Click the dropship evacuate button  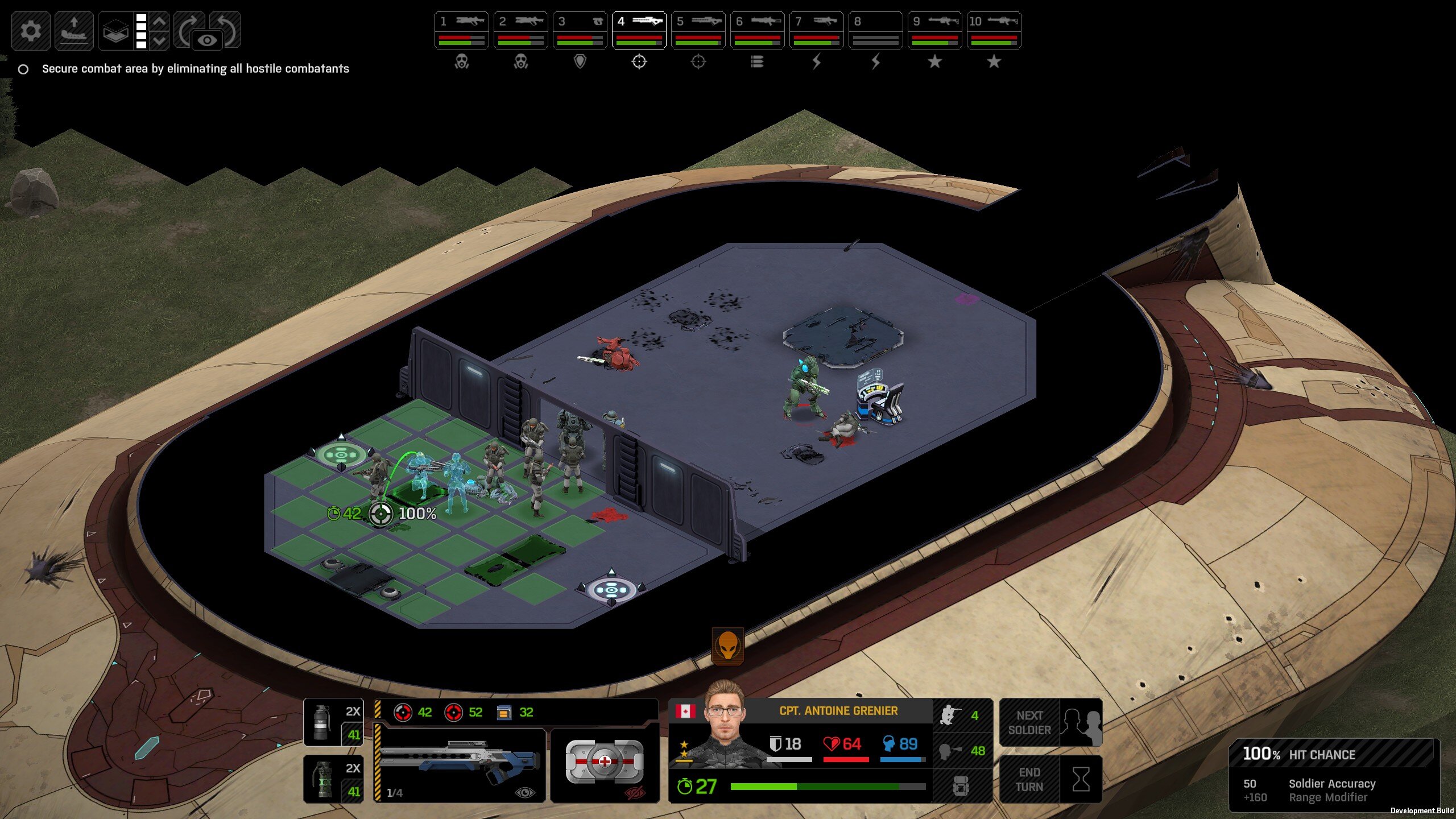tap(74, 31)
